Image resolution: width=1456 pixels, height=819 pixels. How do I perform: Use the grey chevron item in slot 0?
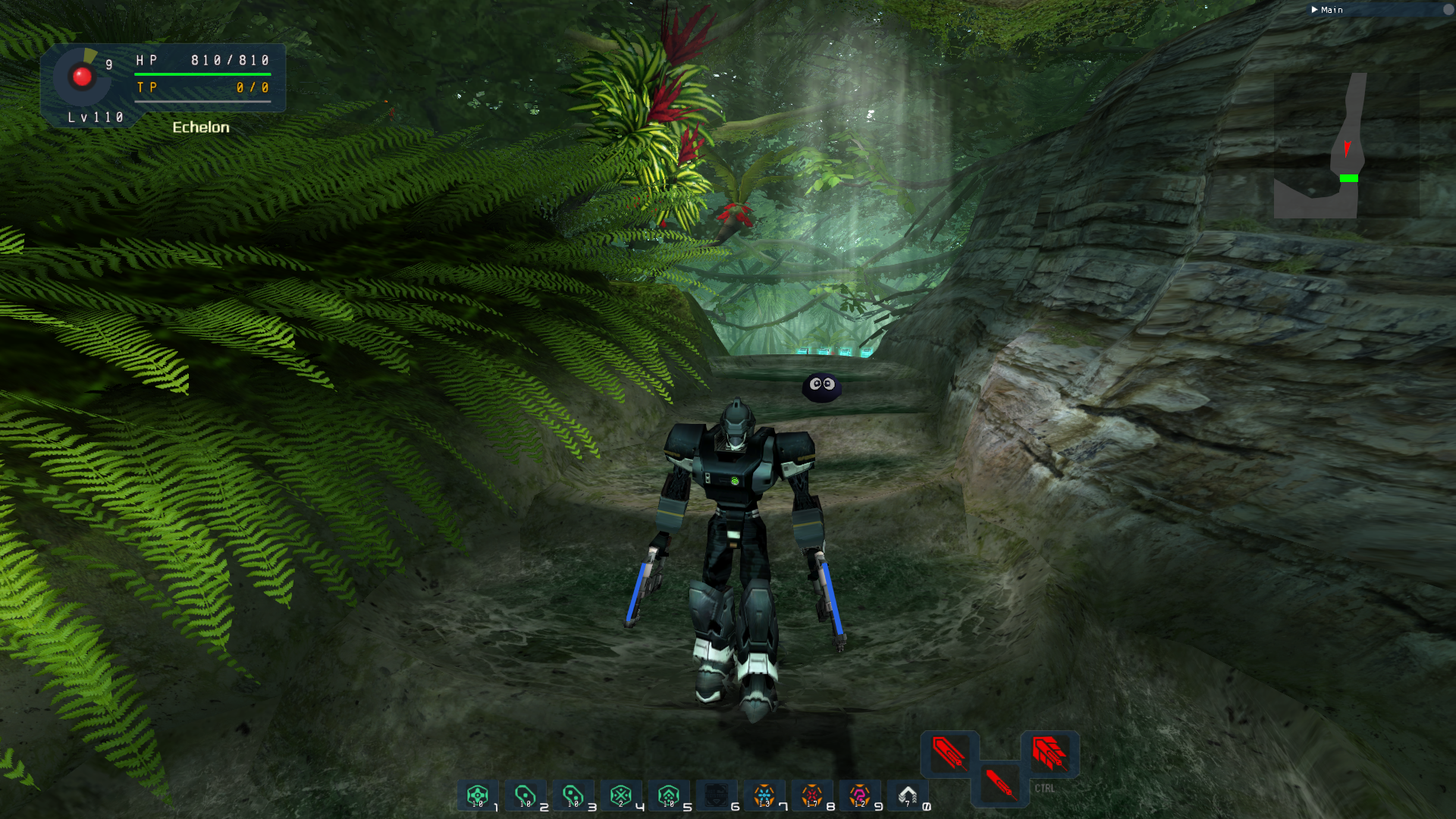click(907, 795)
